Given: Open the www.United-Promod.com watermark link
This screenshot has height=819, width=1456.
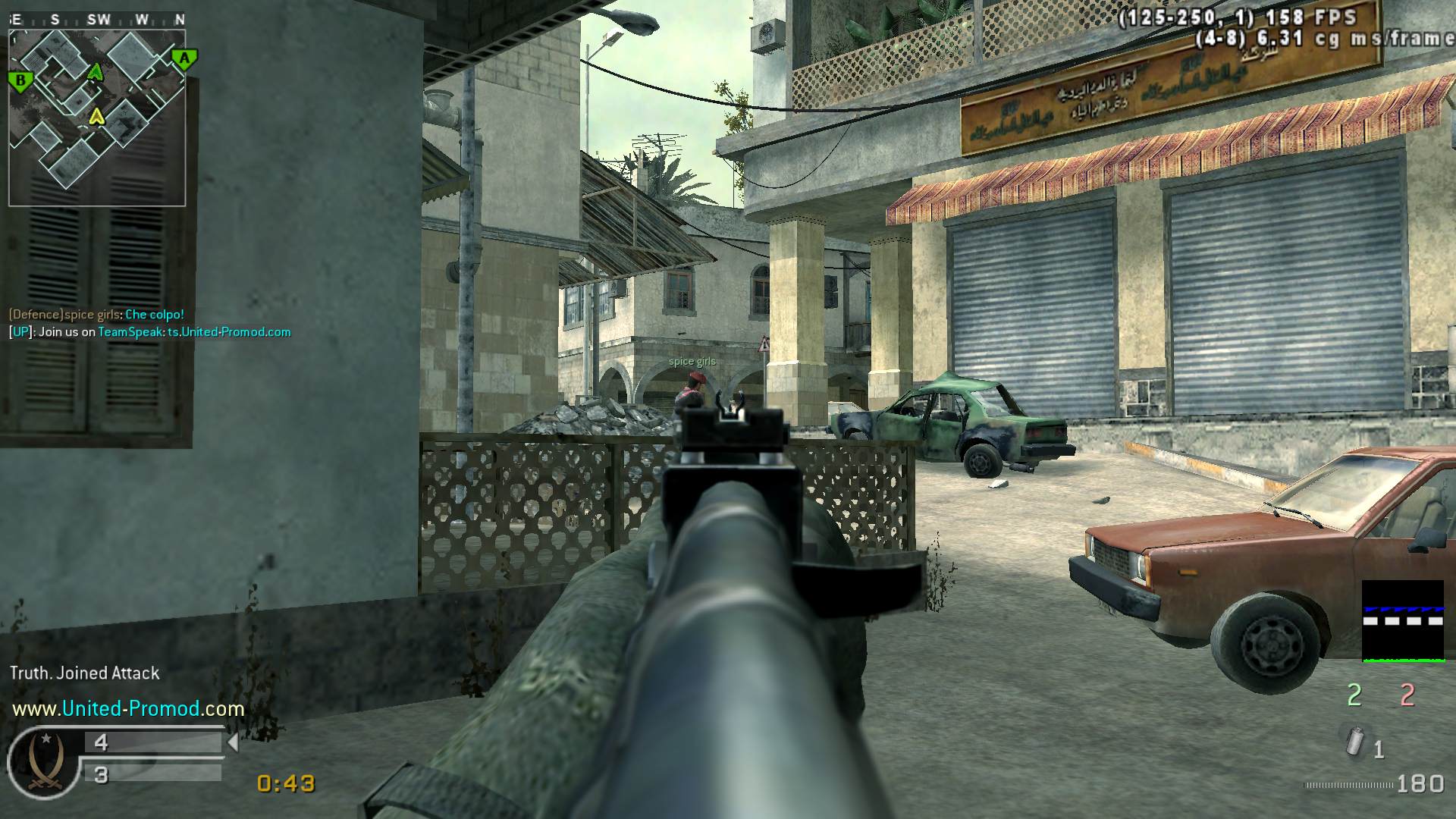Looking at the screenshot, I should point(128,709).
